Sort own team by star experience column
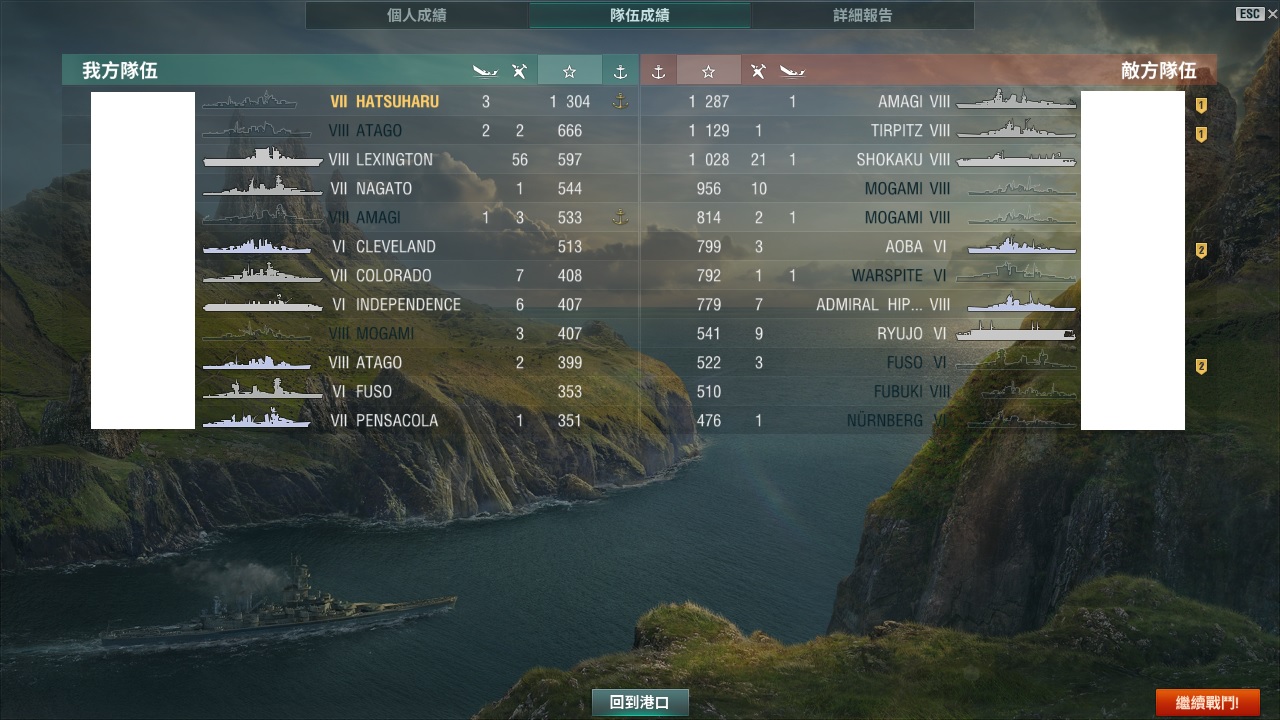 pos(569,71)
